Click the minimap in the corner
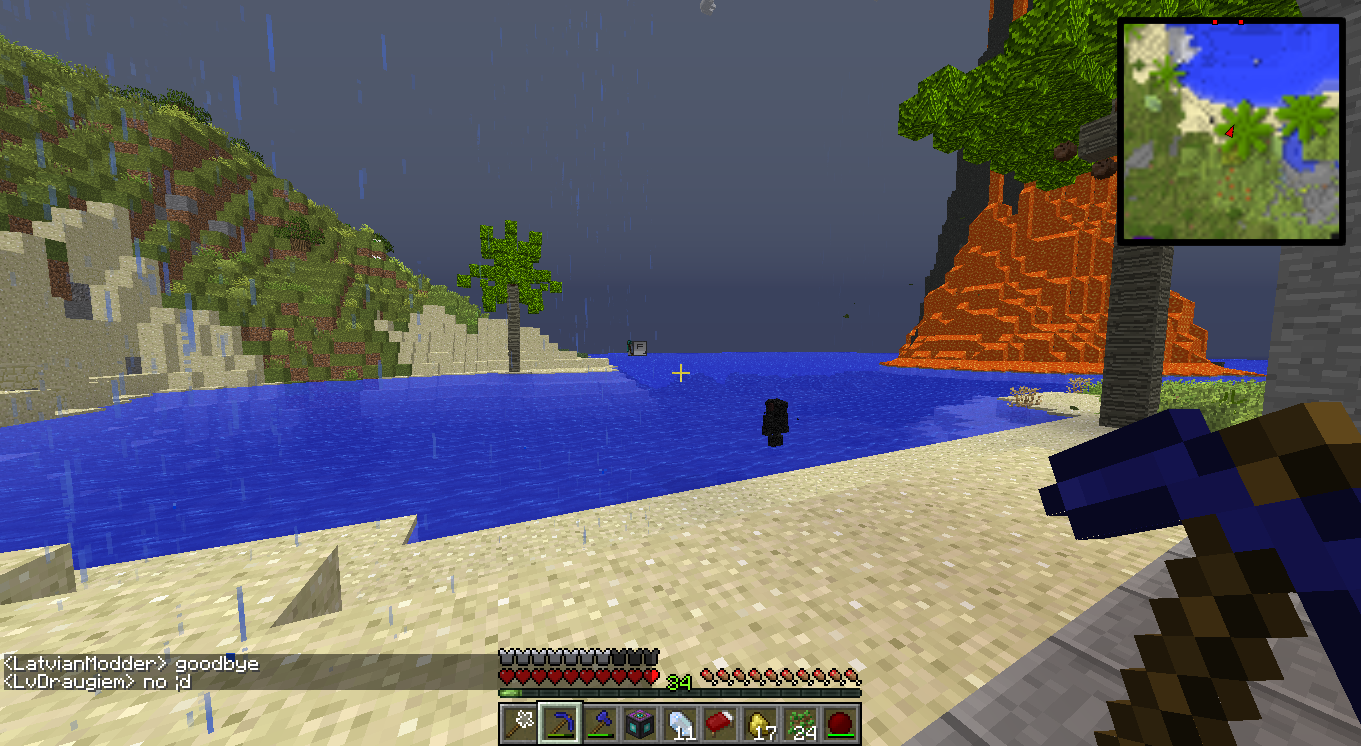The height and width of the screenshot is (746, 1361). pos(1231,131)
